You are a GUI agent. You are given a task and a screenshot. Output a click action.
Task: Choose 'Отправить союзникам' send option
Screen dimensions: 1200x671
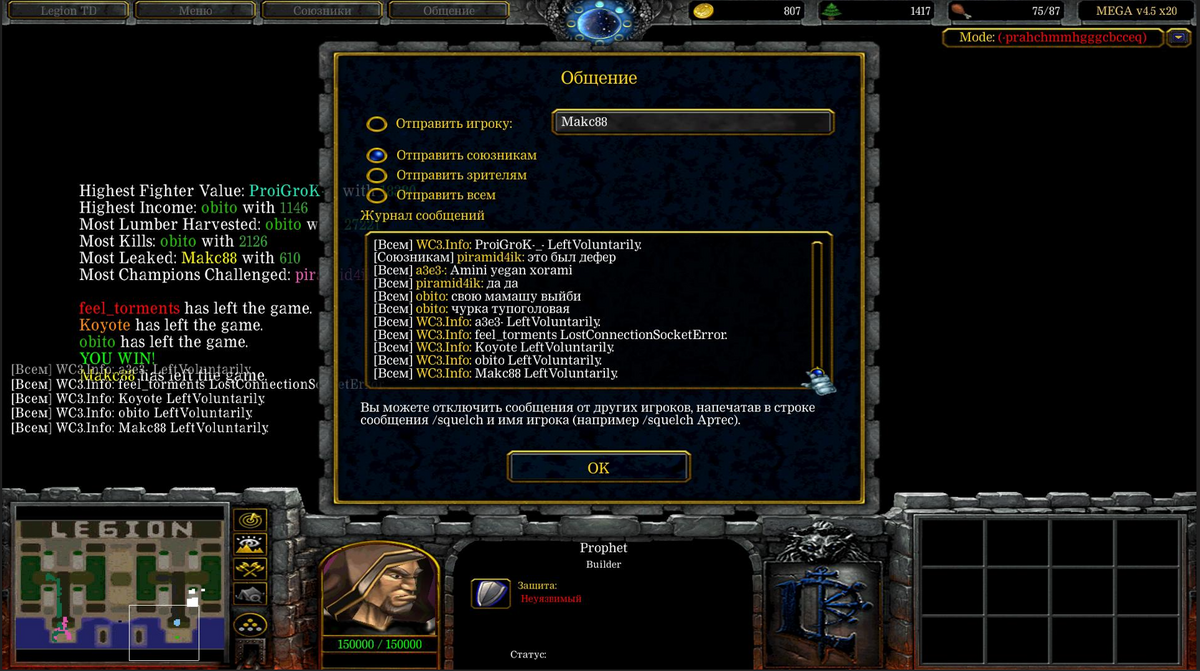[x=377, y=155]
